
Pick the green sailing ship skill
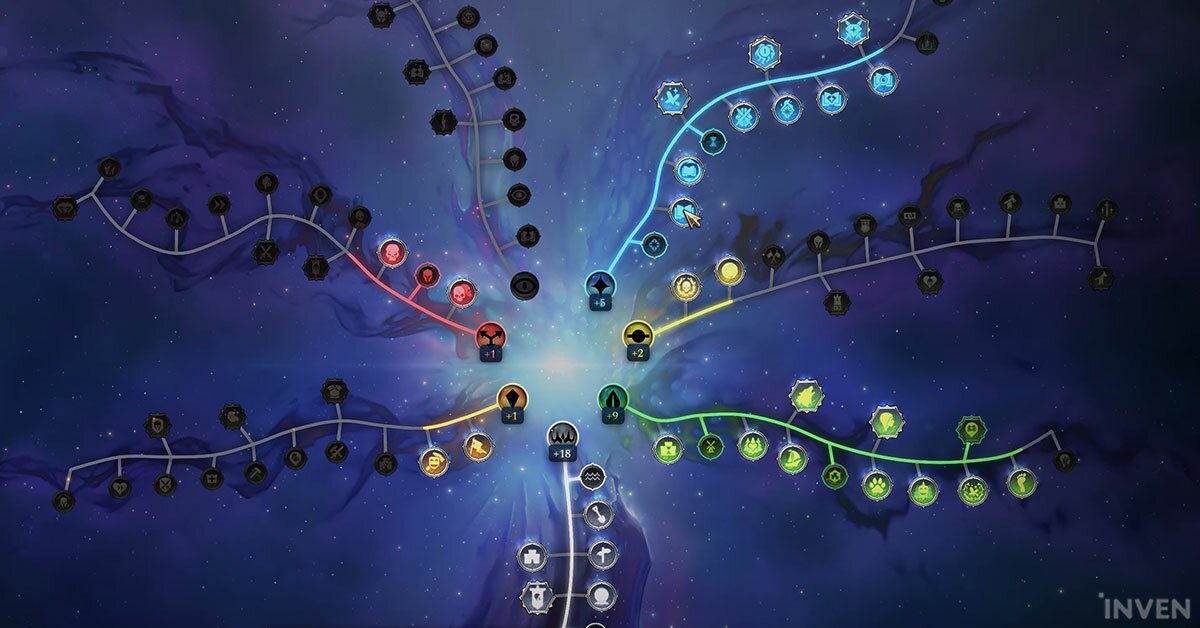pyautogui.click(x=793, y=458)
